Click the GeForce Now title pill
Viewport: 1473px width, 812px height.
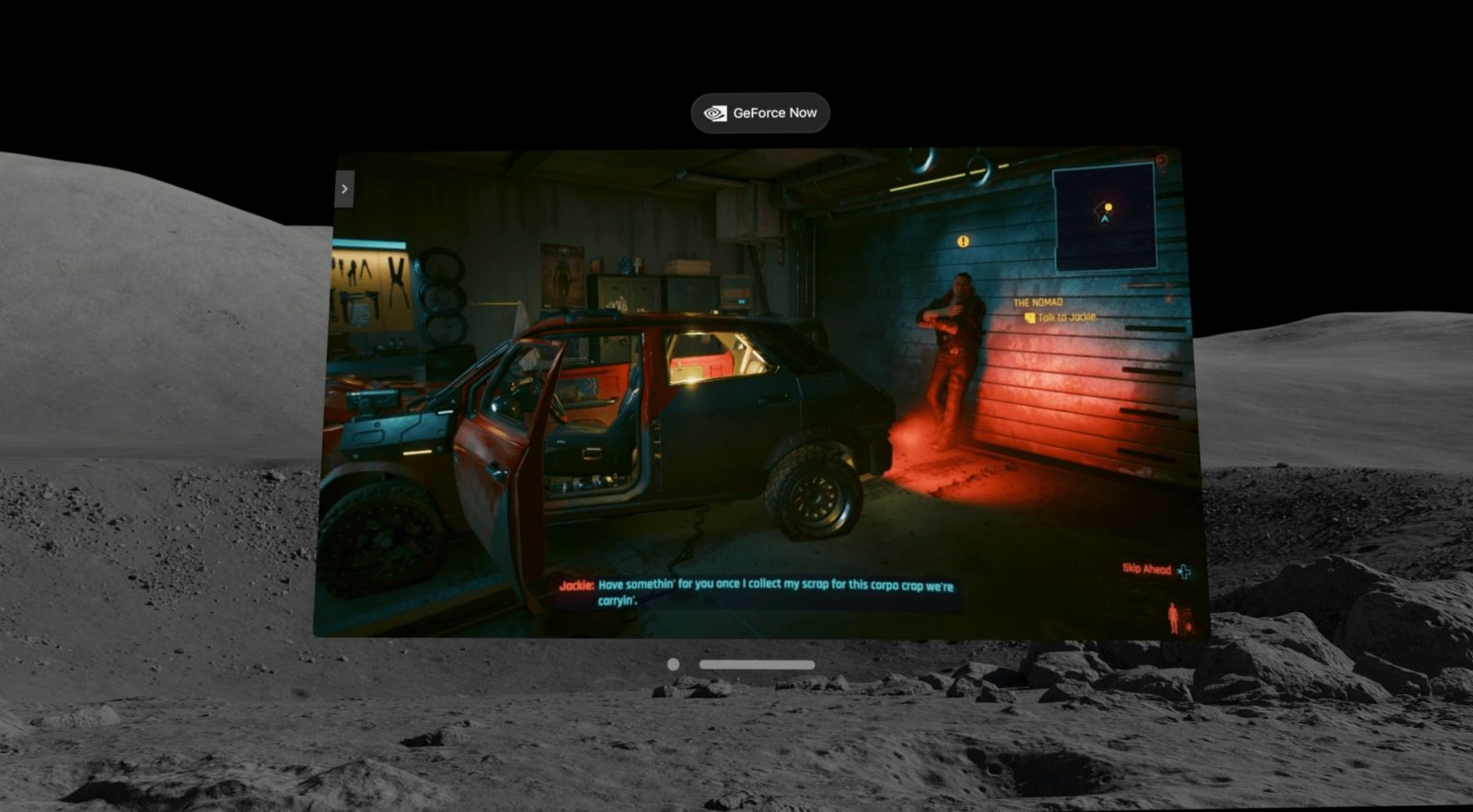(x=760, y=113)
